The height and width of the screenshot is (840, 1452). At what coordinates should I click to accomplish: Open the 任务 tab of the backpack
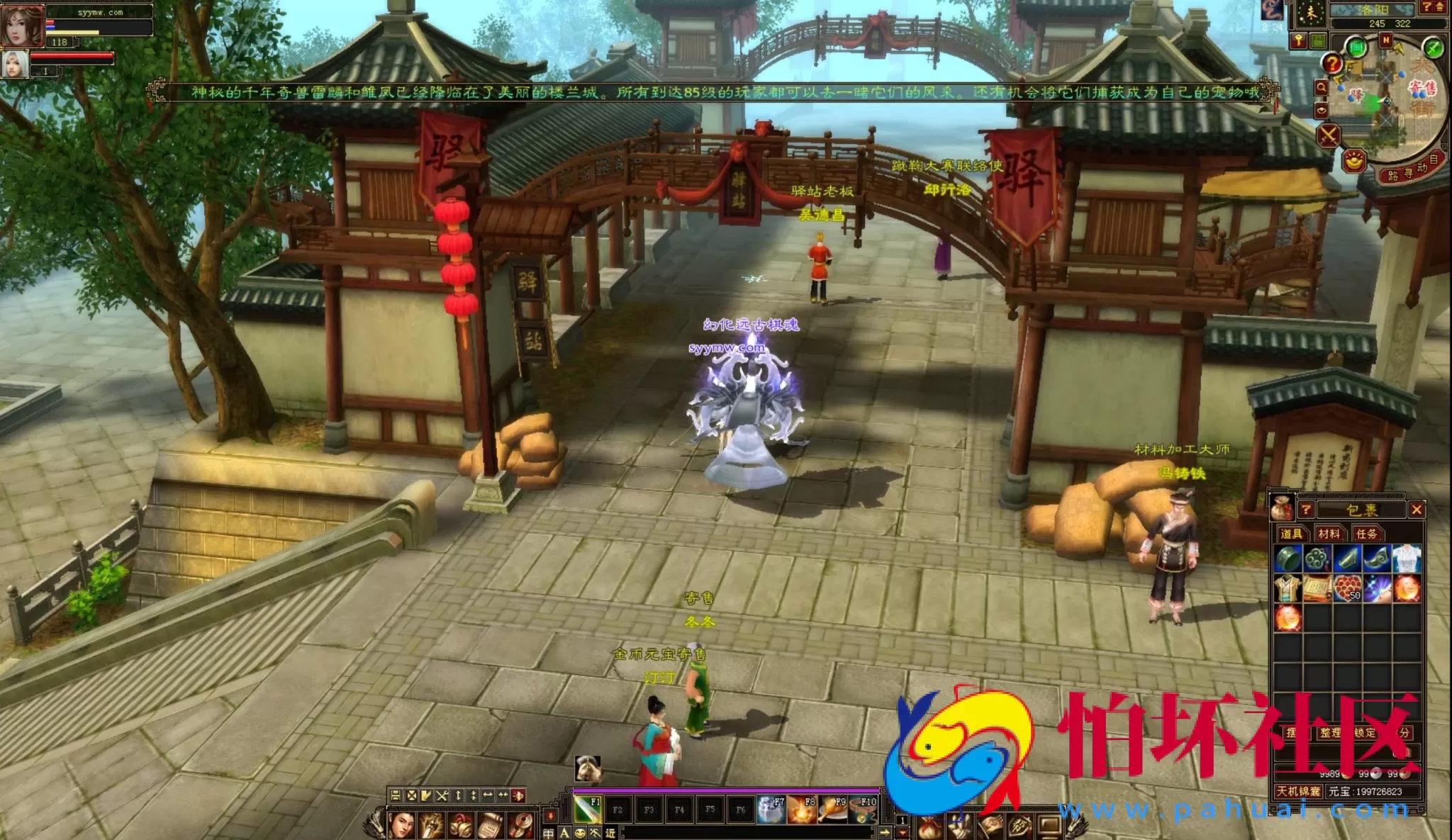(x=1368, y=534)
